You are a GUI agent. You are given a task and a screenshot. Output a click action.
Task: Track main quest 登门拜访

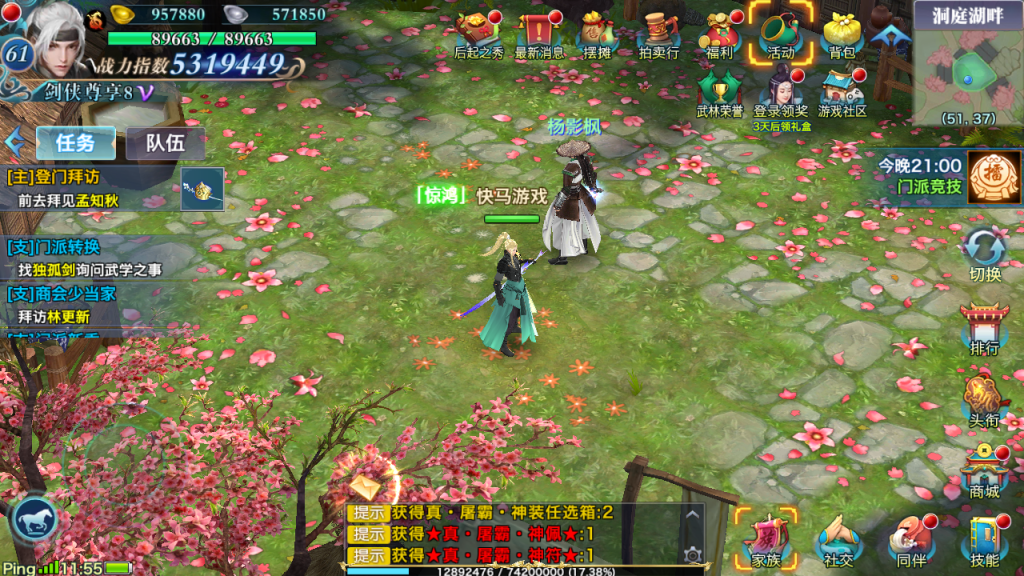click(90, 188)
